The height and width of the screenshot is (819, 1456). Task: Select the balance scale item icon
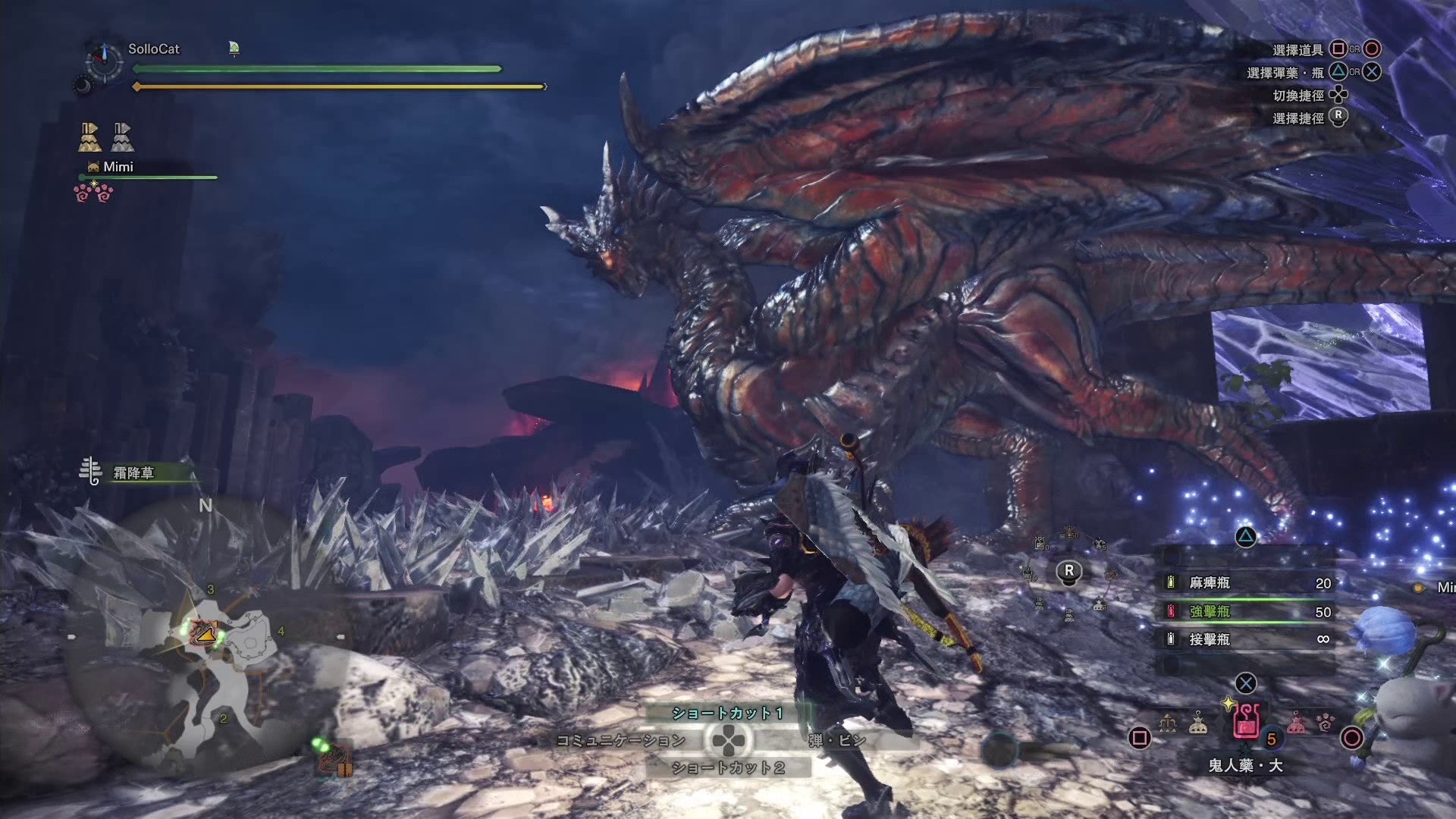tap(1169, 723)
